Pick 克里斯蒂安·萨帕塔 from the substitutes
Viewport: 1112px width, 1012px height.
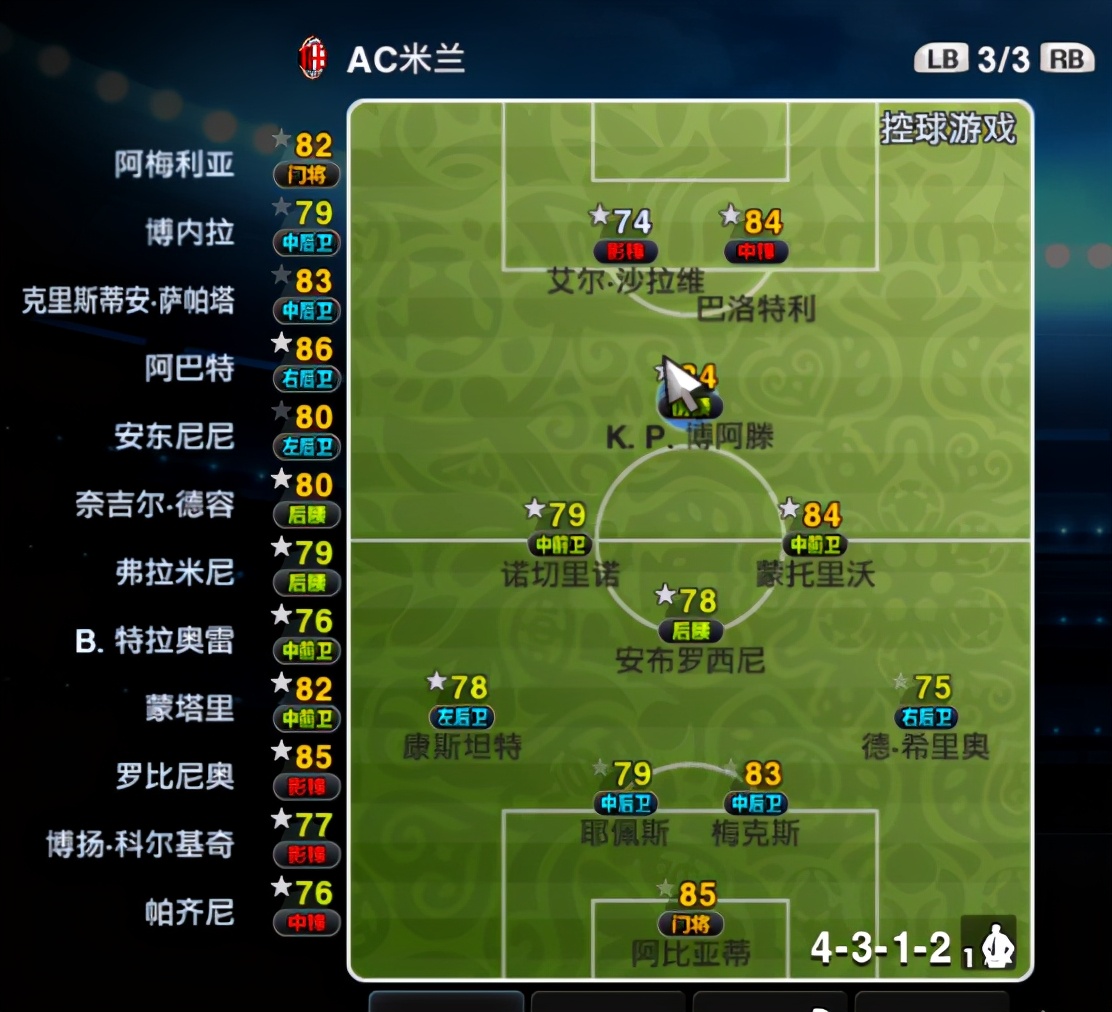coord(128,301)
